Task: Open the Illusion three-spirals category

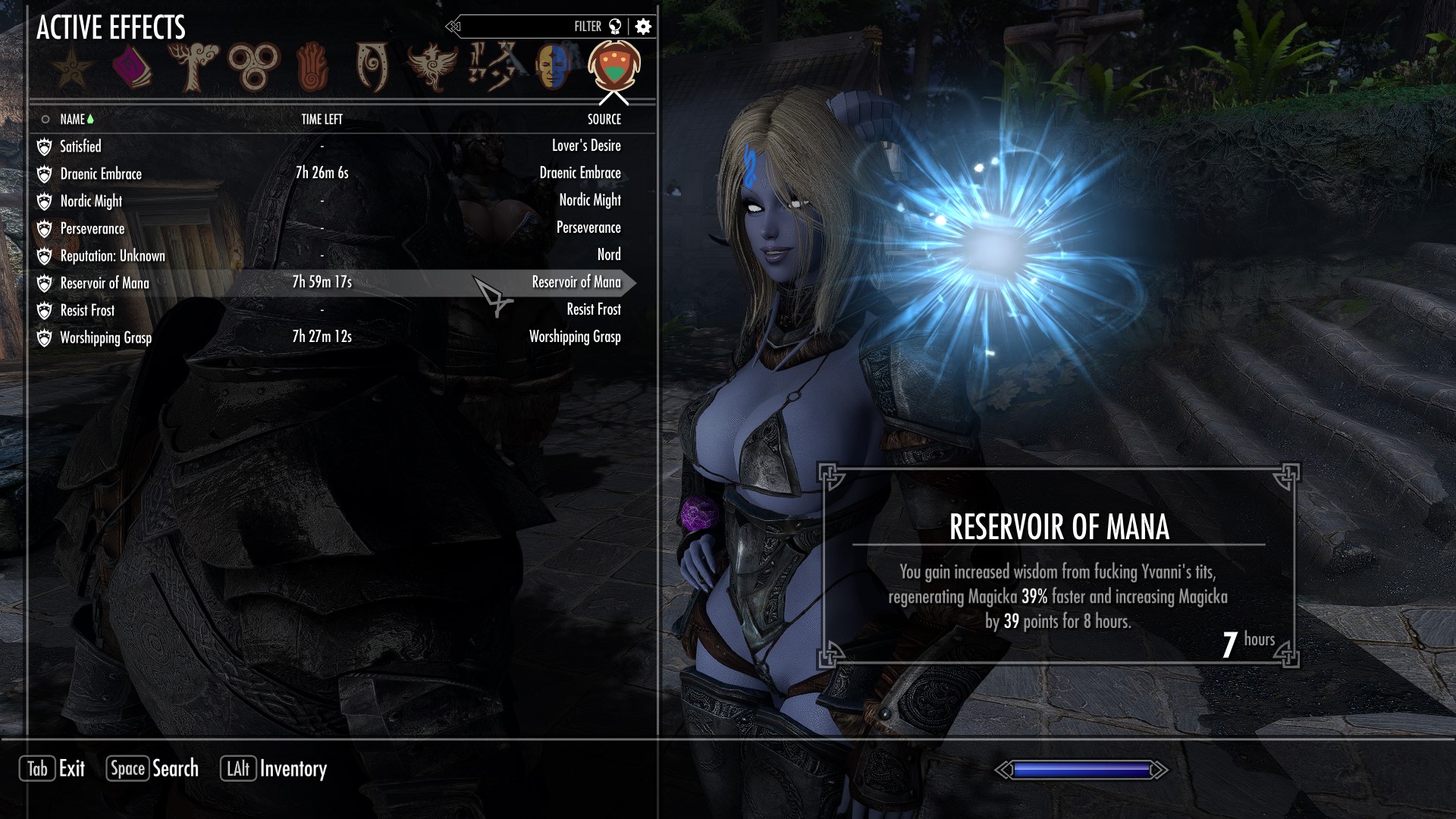Action: tap(254, 67)
